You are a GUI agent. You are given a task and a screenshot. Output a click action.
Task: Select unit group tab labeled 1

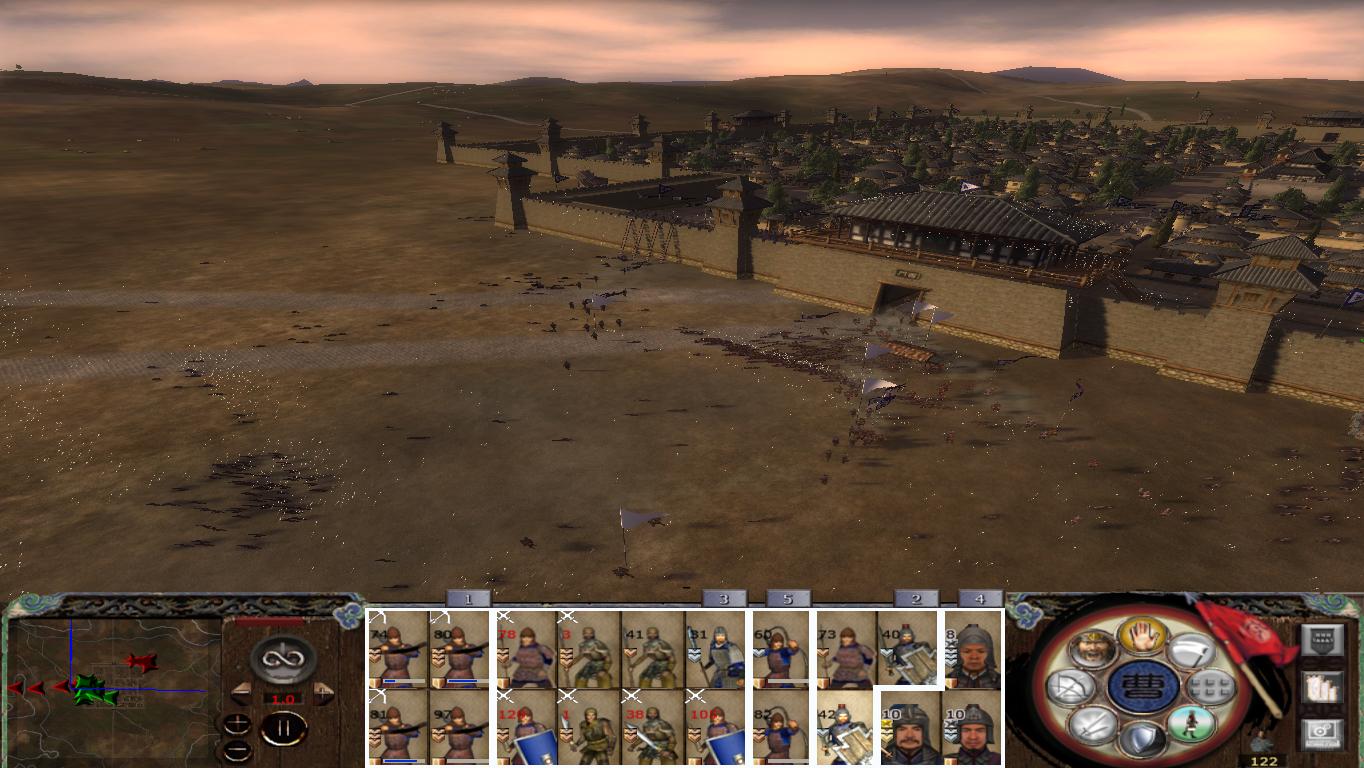pos(466,601)
